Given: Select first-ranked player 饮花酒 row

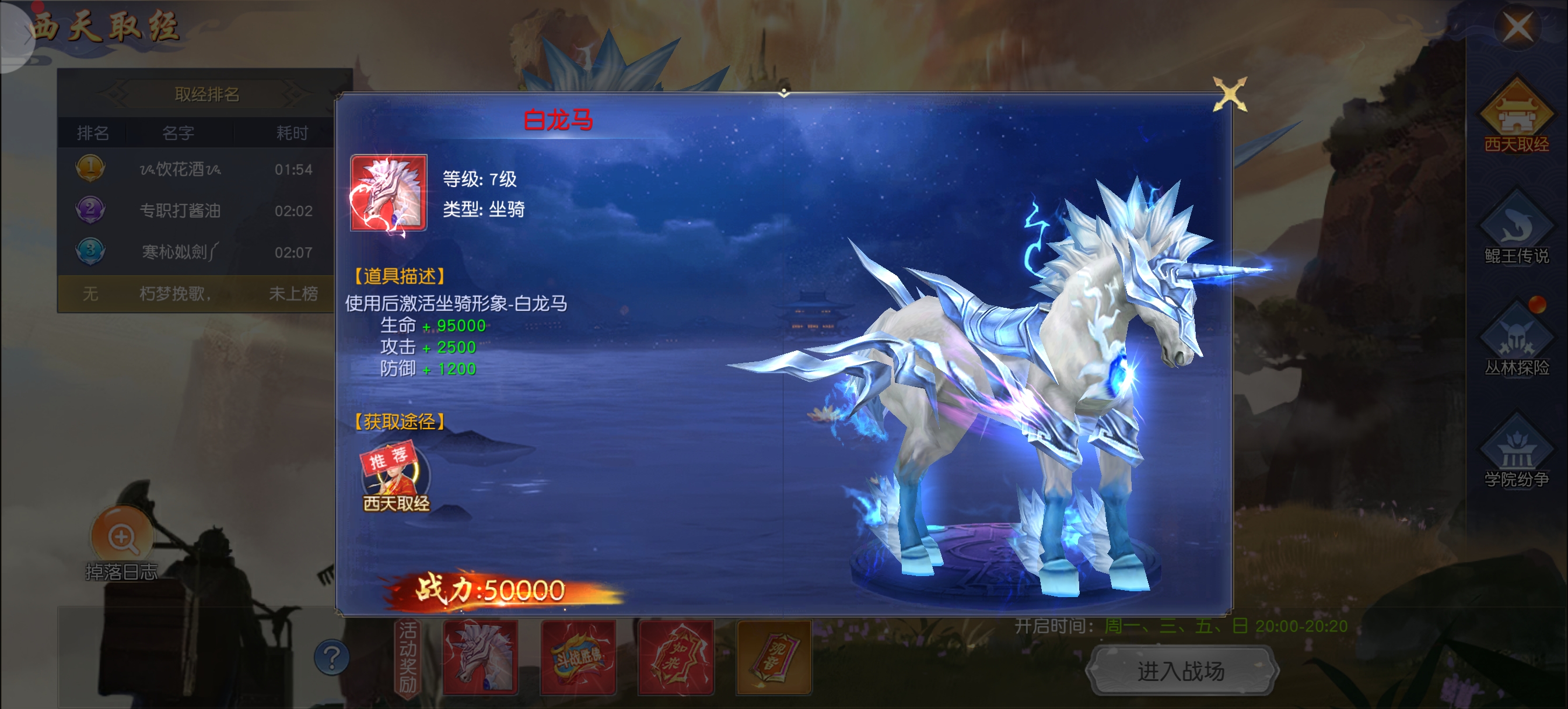Looking at the screenshot, I should tap(195, 169).
